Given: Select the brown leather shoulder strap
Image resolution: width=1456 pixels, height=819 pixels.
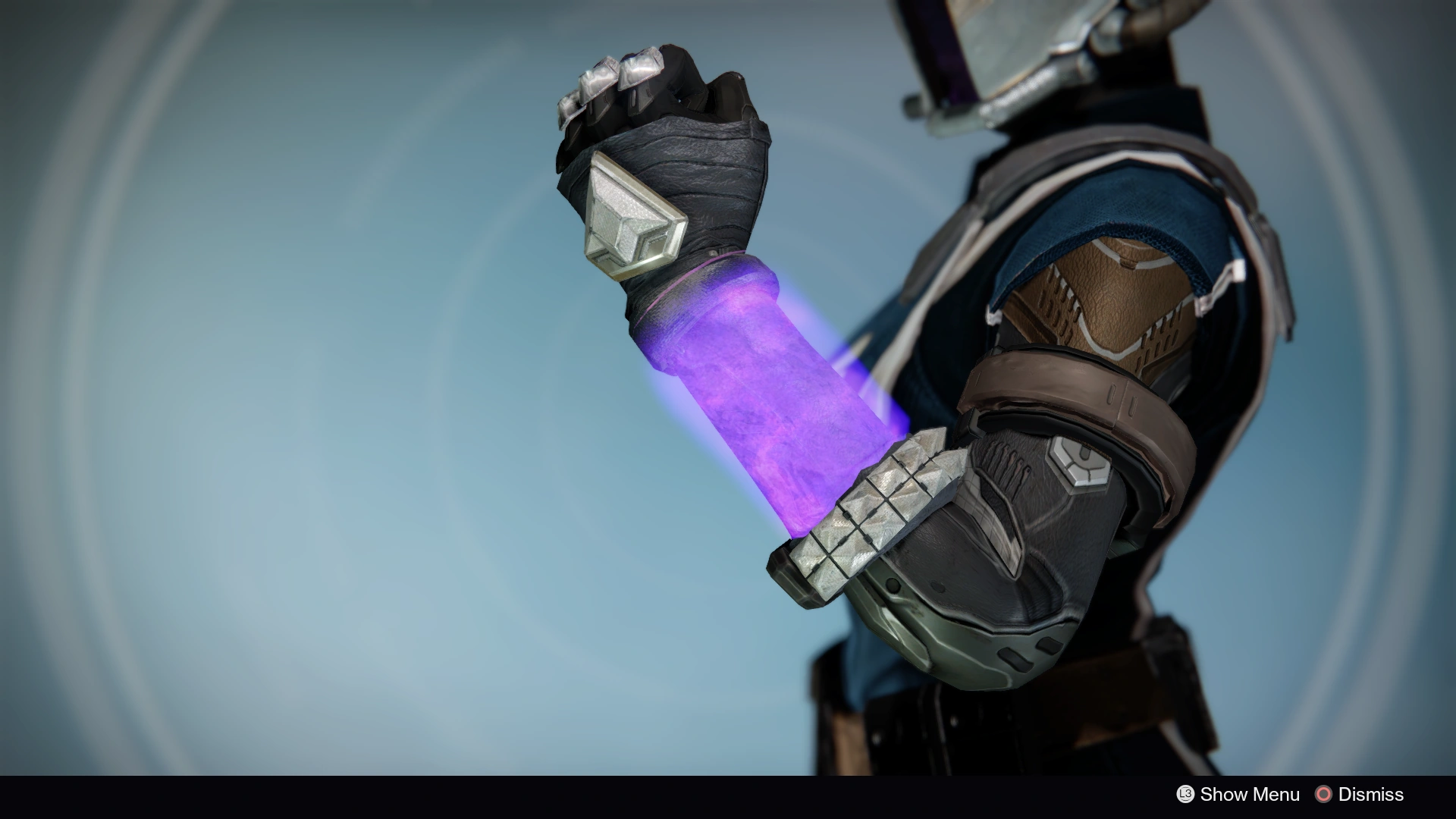Looking at the screenshot, I should point(1062,387).
